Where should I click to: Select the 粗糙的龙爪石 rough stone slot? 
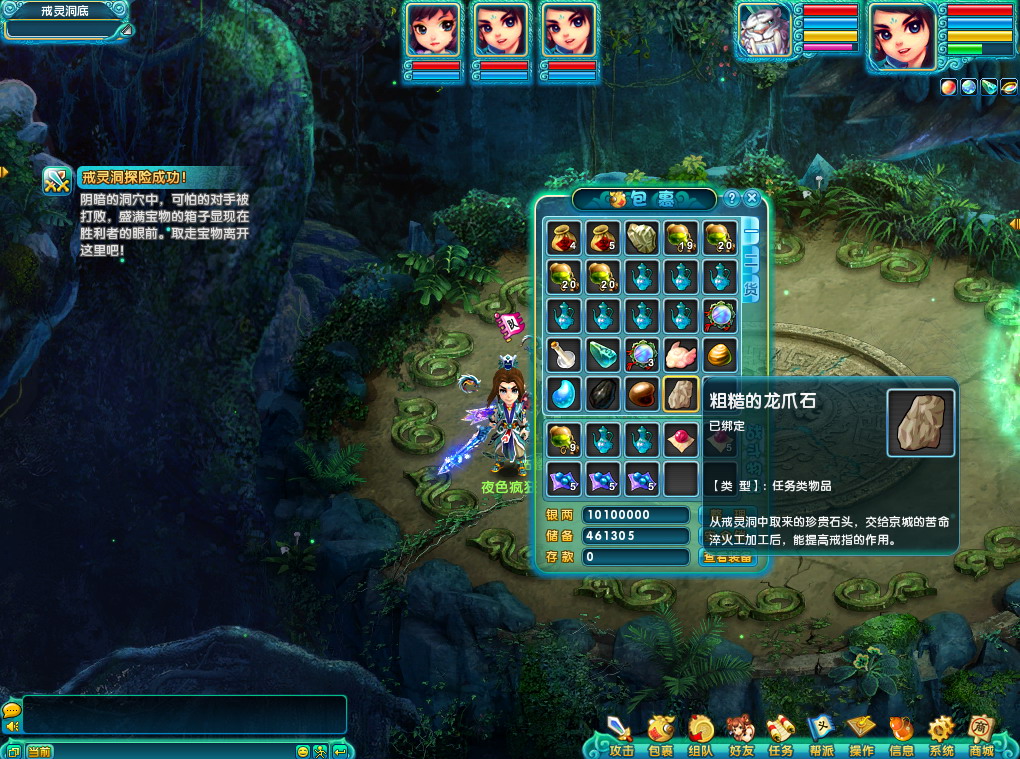(680, 394)
